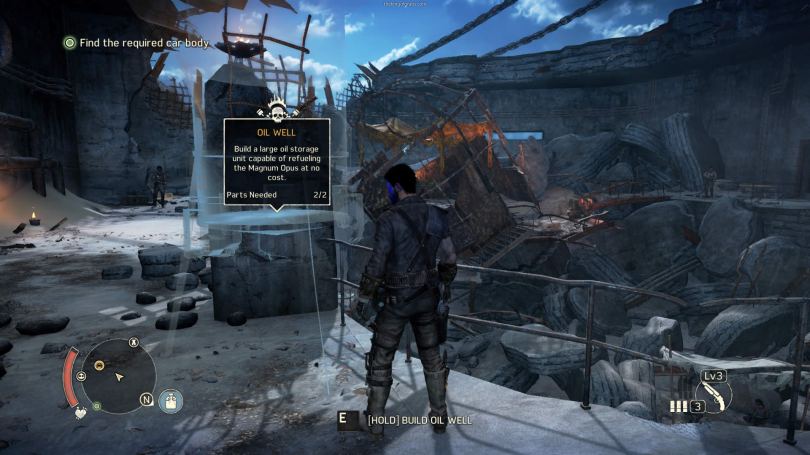Click the north compass indicator on minimap

[x=146, y=401]
